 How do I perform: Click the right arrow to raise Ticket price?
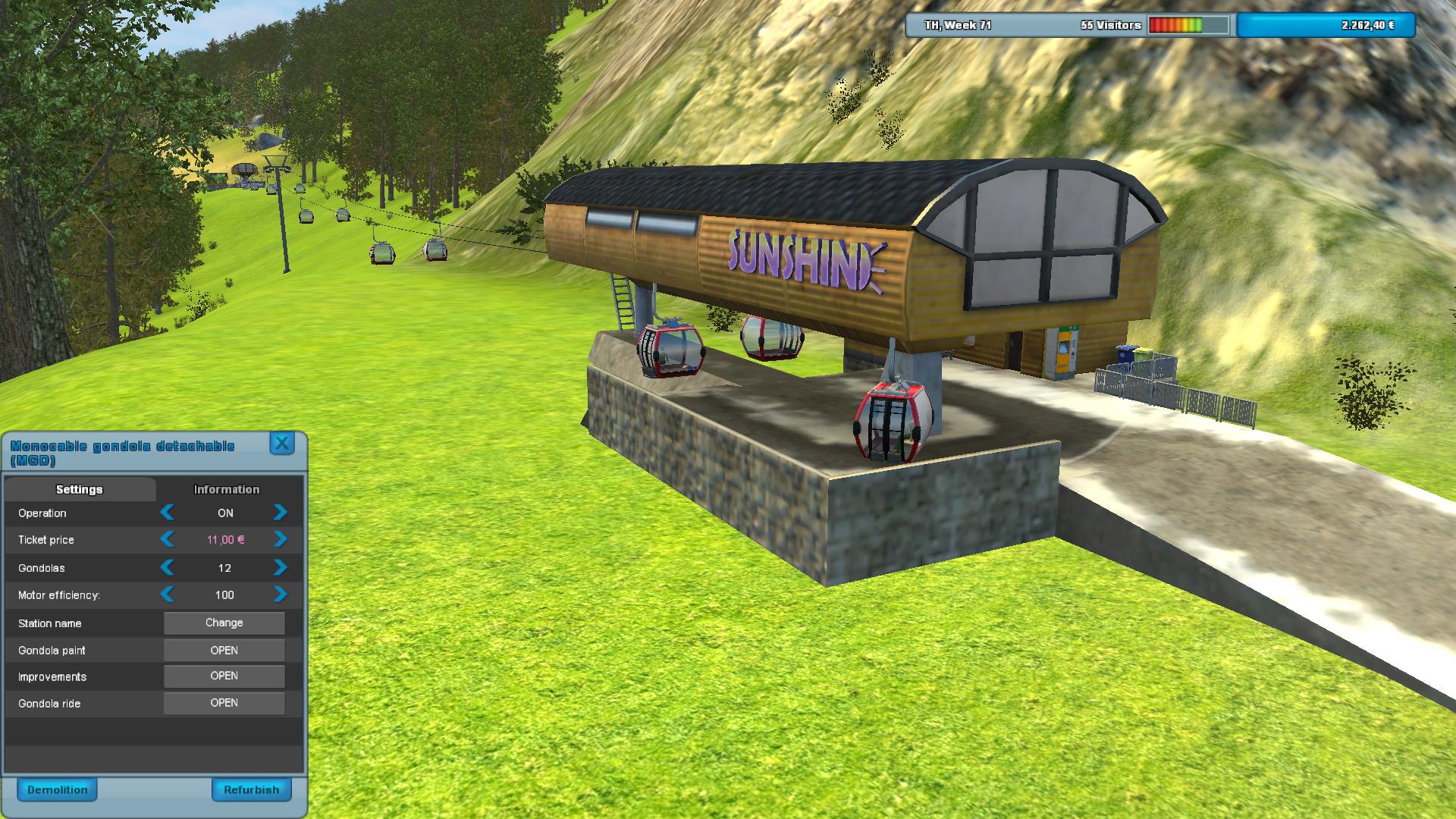[280, 540]
